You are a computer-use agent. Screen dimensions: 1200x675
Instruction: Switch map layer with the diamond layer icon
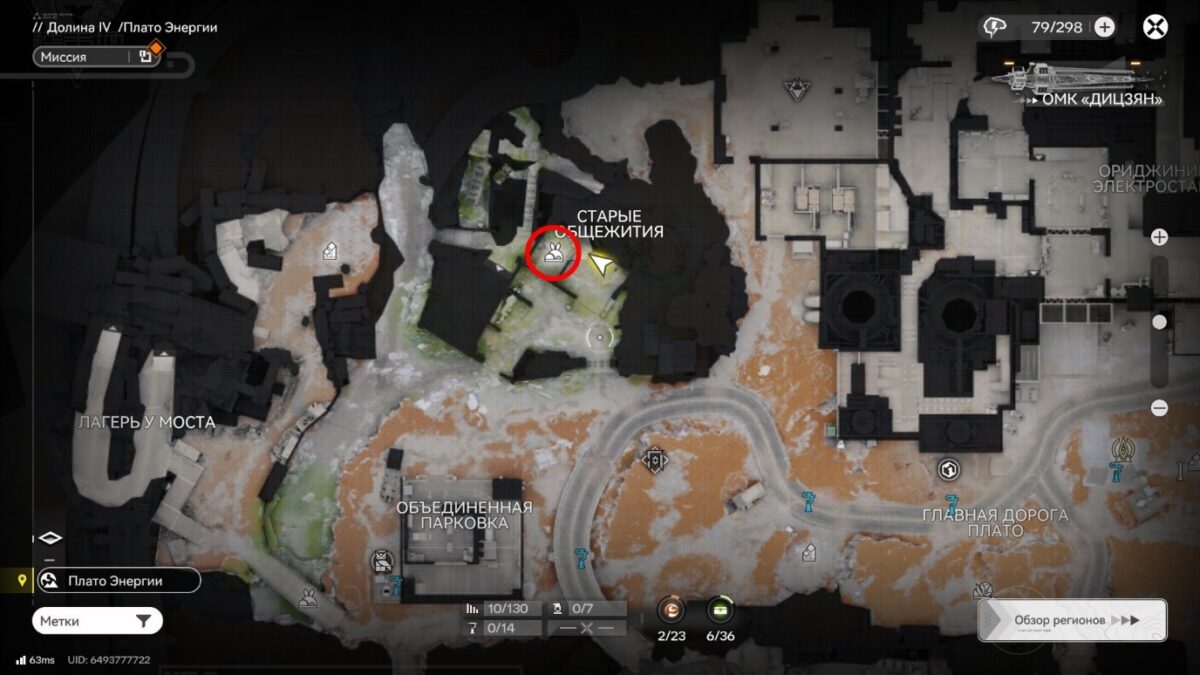[x=50, y=538]
